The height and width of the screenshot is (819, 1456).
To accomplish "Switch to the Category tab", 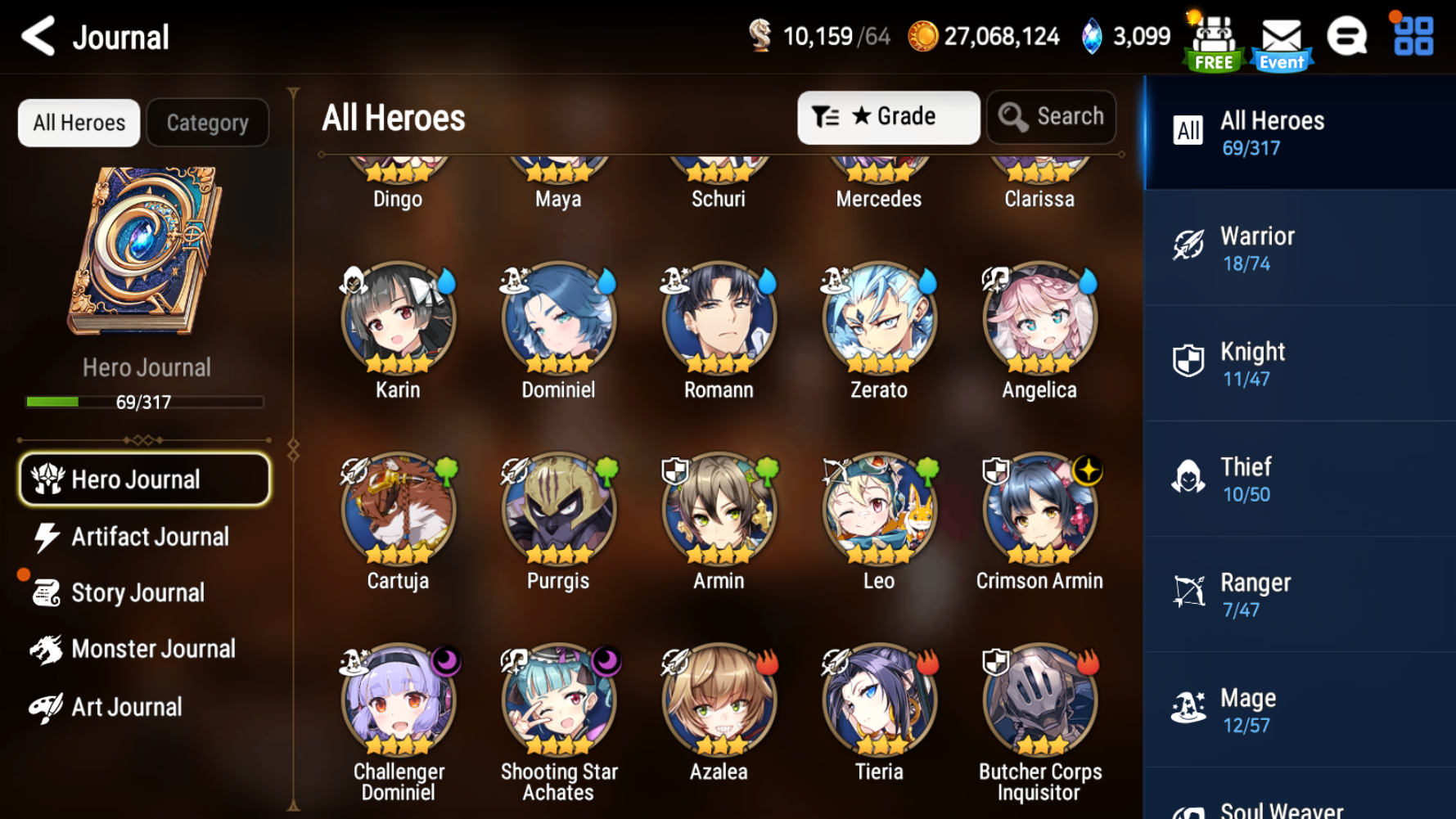I will point(207,123).
